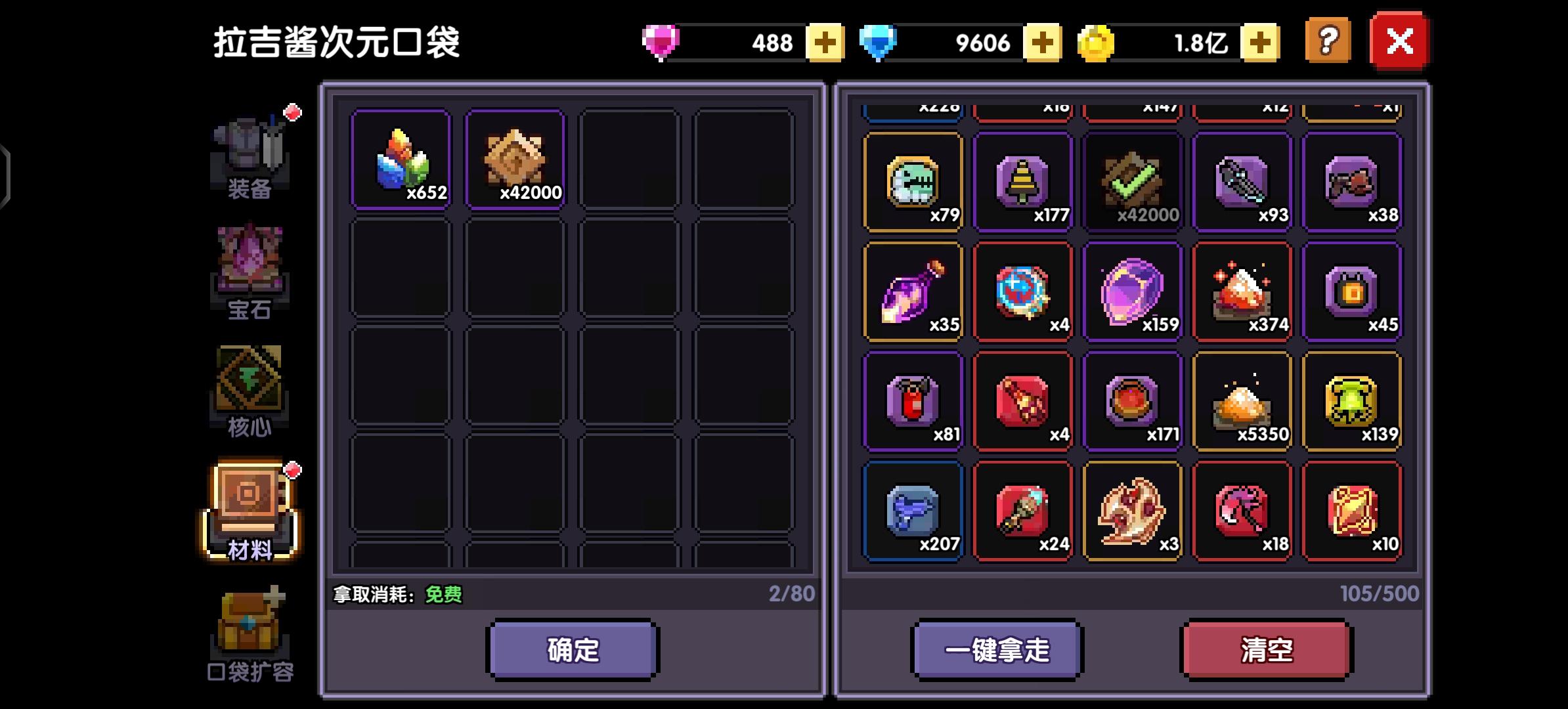1568x709 pixels.
Task: Pick the golden dust pile x5350
Action: point(1243,400)
